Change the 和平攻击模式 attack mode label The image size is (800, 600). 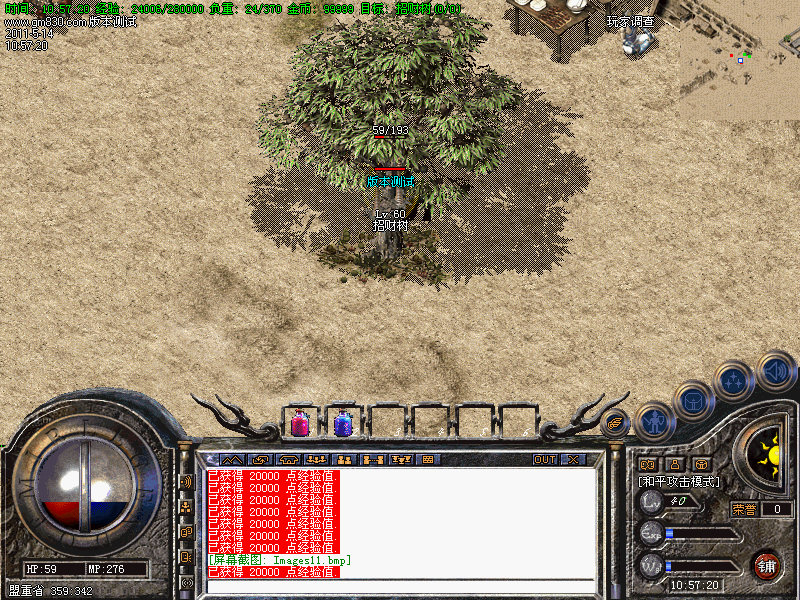[679, 482]
